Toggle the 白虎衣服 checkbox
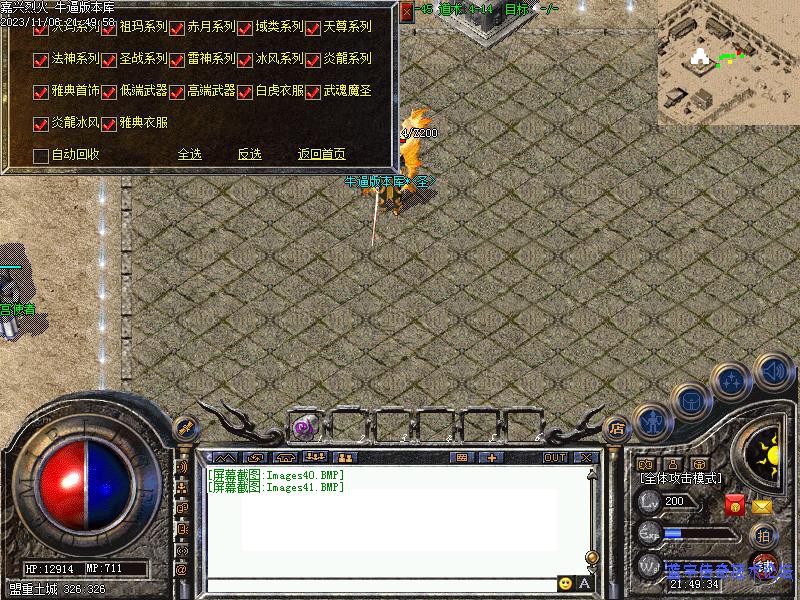Screen dimensions: 800x600 pos(245,92)
